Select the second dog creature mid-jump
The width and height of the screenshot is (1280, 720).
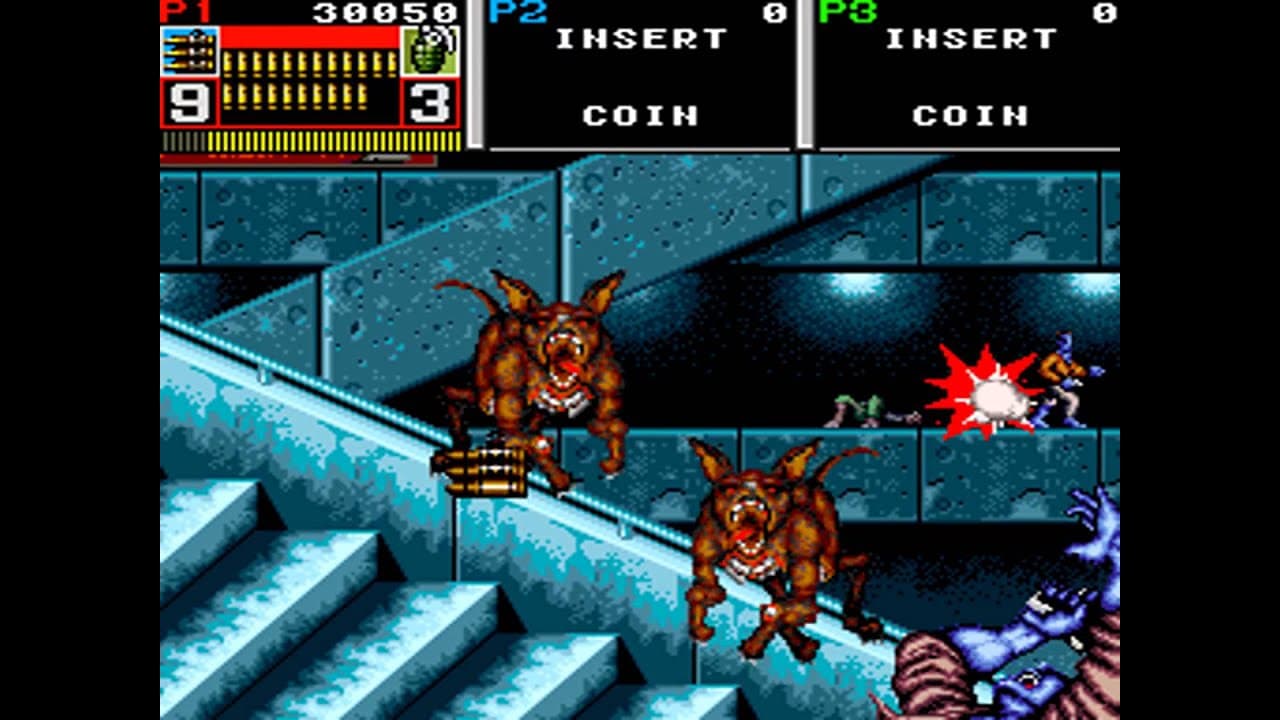point(770,540)
